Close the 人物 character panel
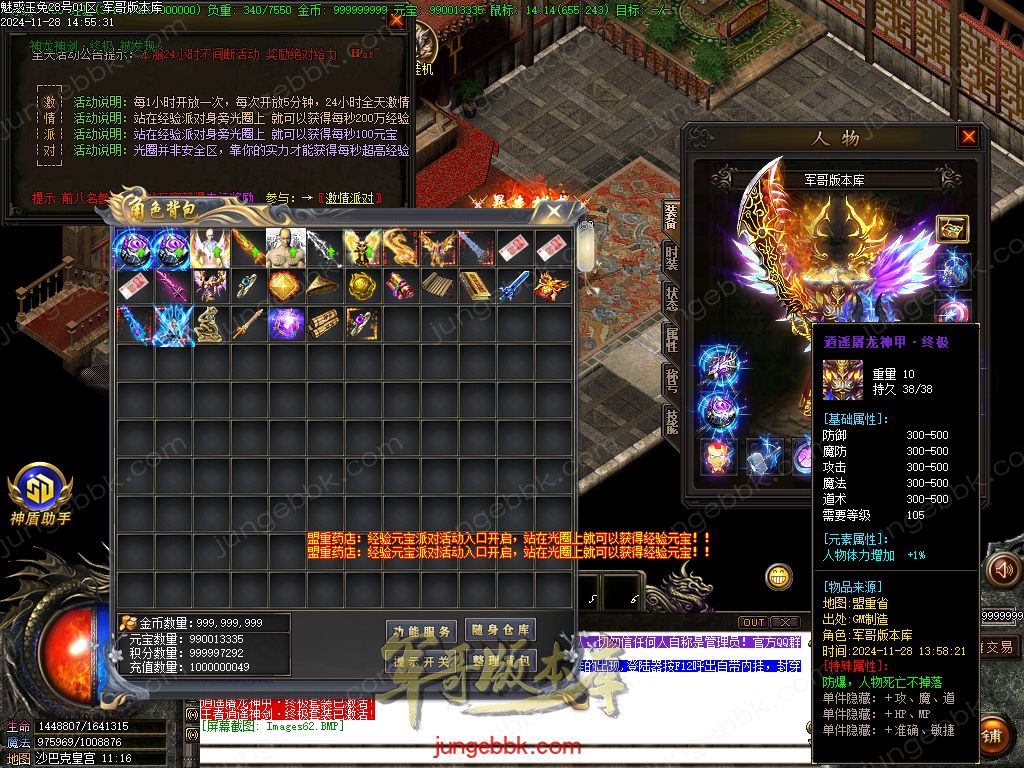The image size is (1024, 768). [968, 137]
